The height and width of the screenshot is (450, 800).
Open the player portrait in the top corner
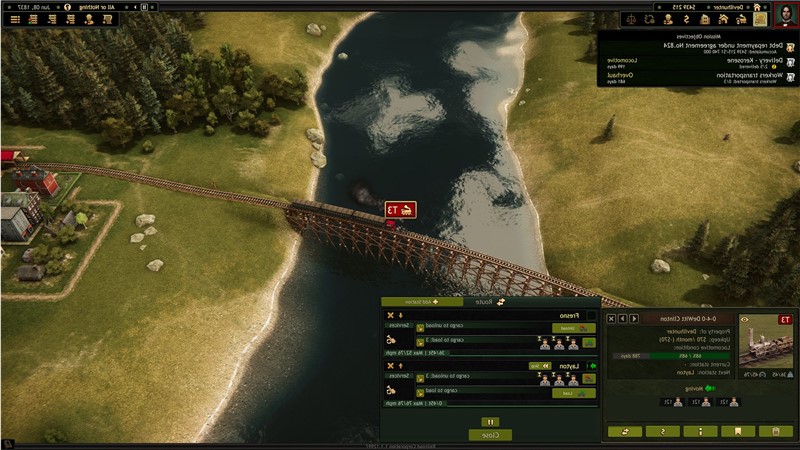point(785,16)
